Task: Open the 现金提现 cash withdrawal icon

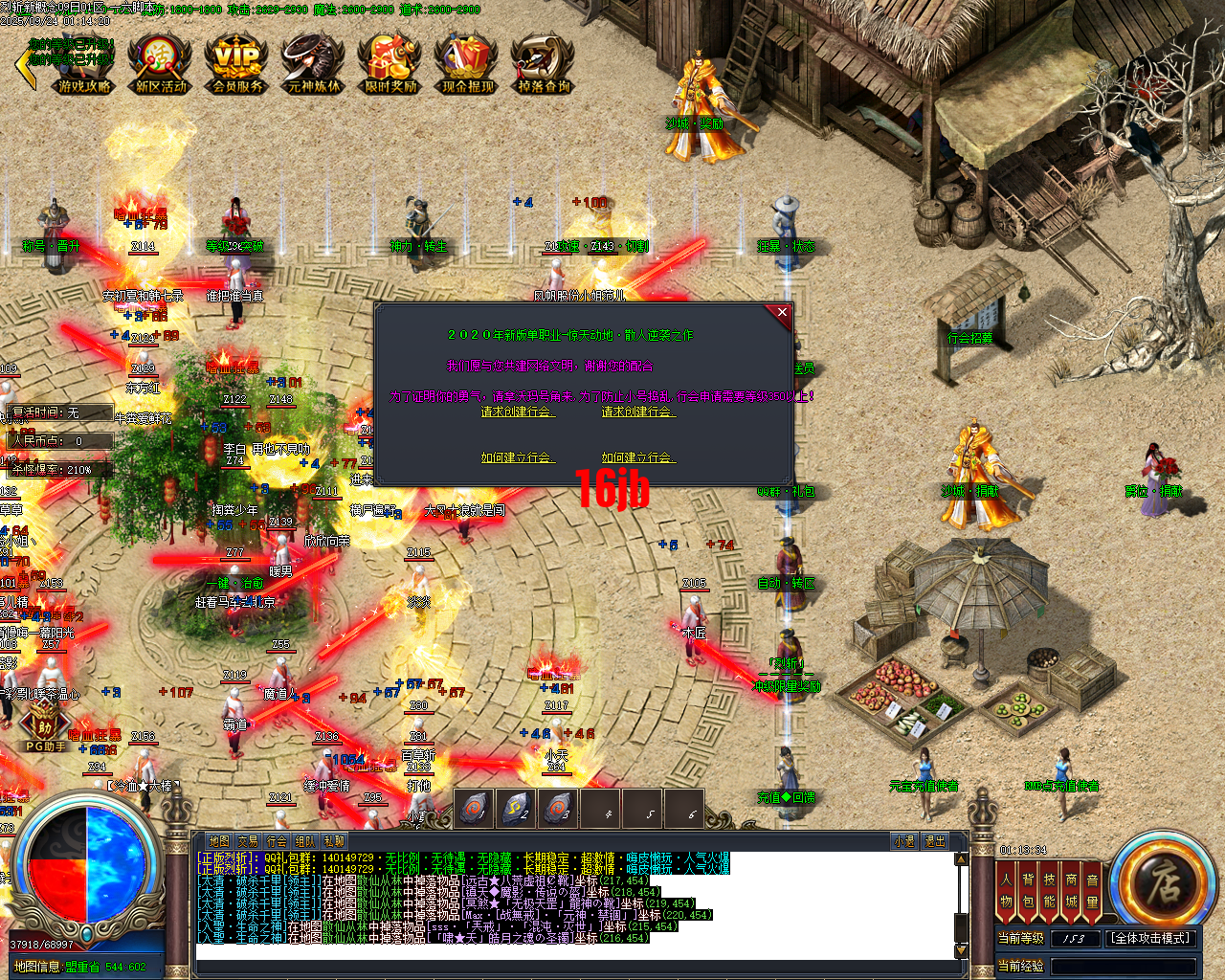Action: [467, 63]
